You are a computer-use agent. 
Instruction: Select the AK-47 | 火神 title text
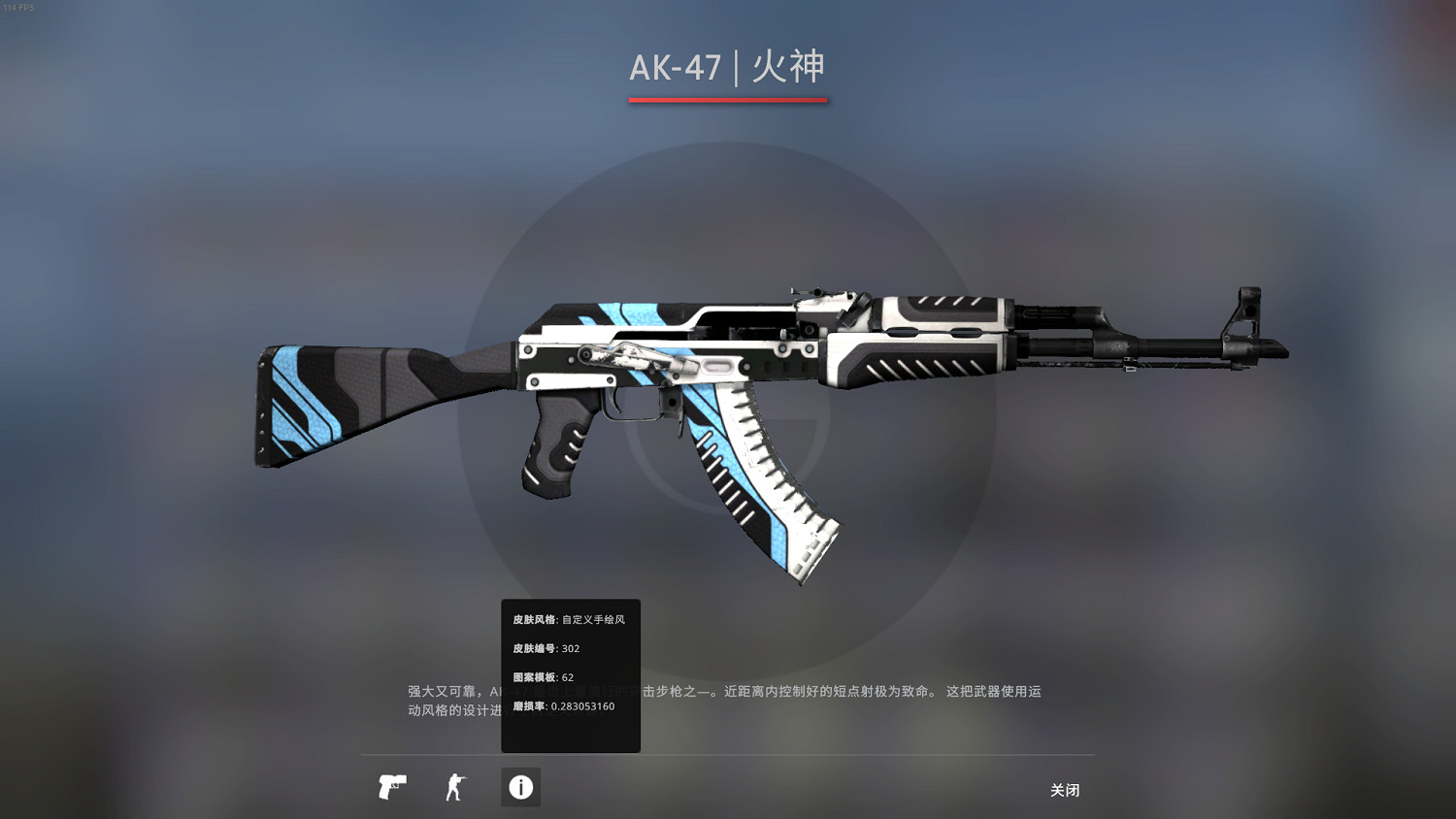click(x=728, y=68)
